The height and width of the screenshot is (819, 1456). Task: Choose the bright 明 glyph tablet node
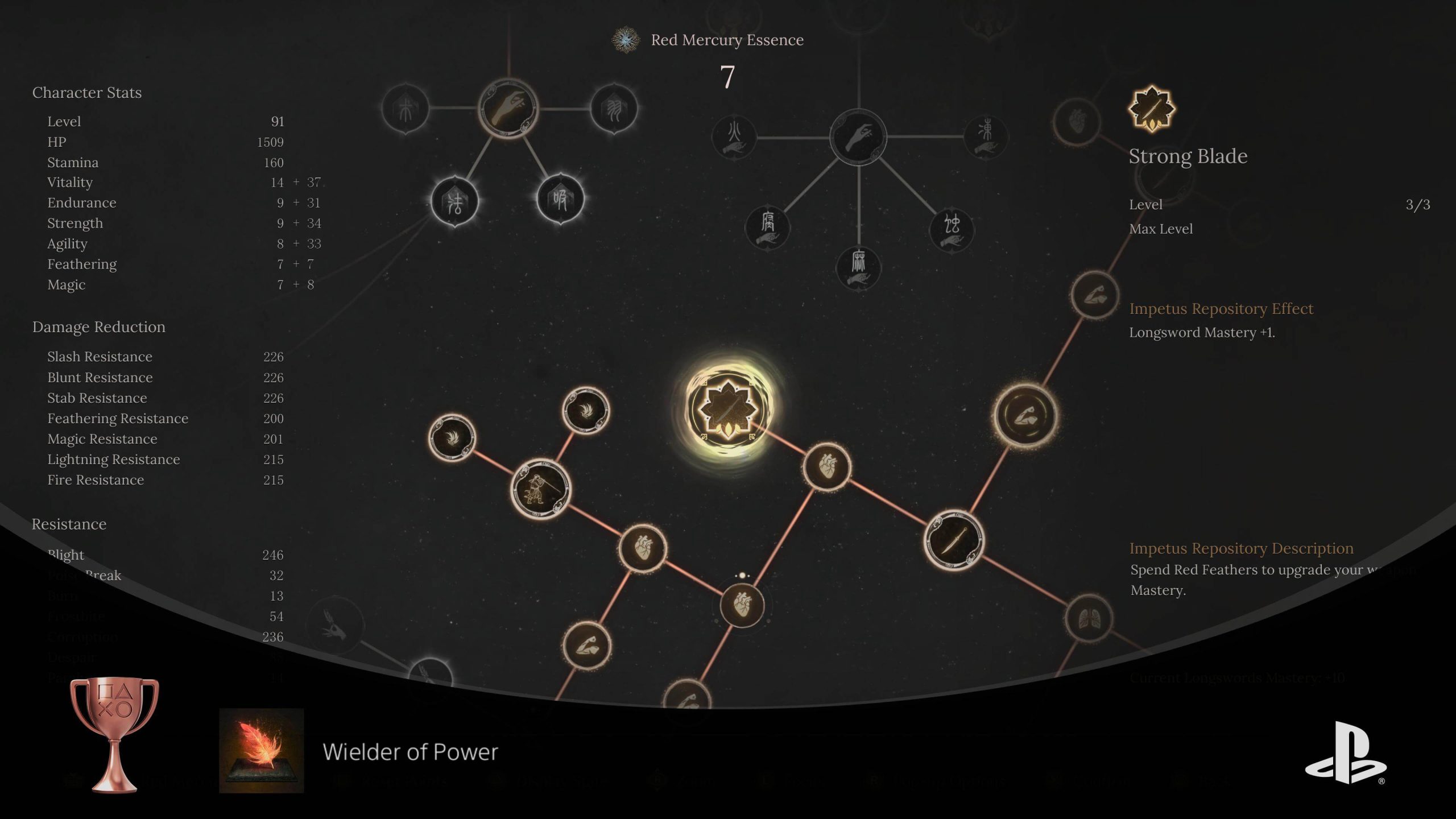tap(560, 199)
